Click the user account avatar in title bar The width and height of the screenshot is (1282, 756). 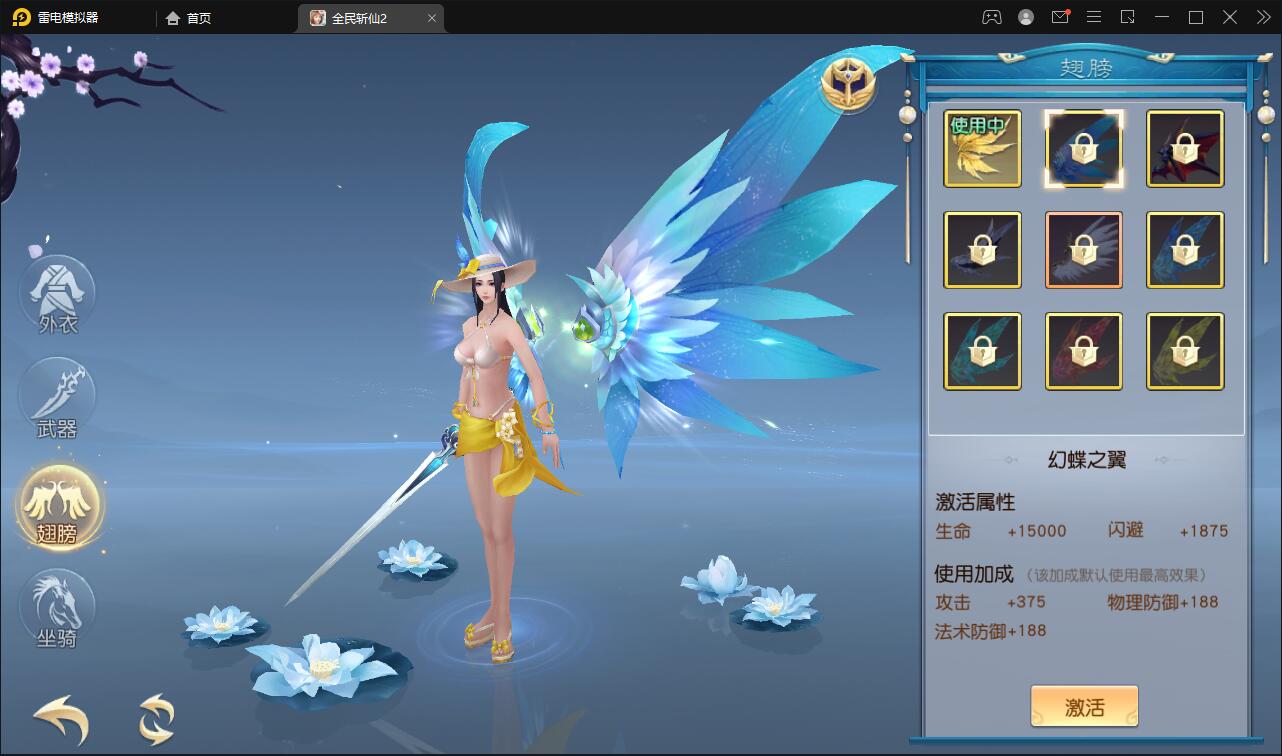1026,17
